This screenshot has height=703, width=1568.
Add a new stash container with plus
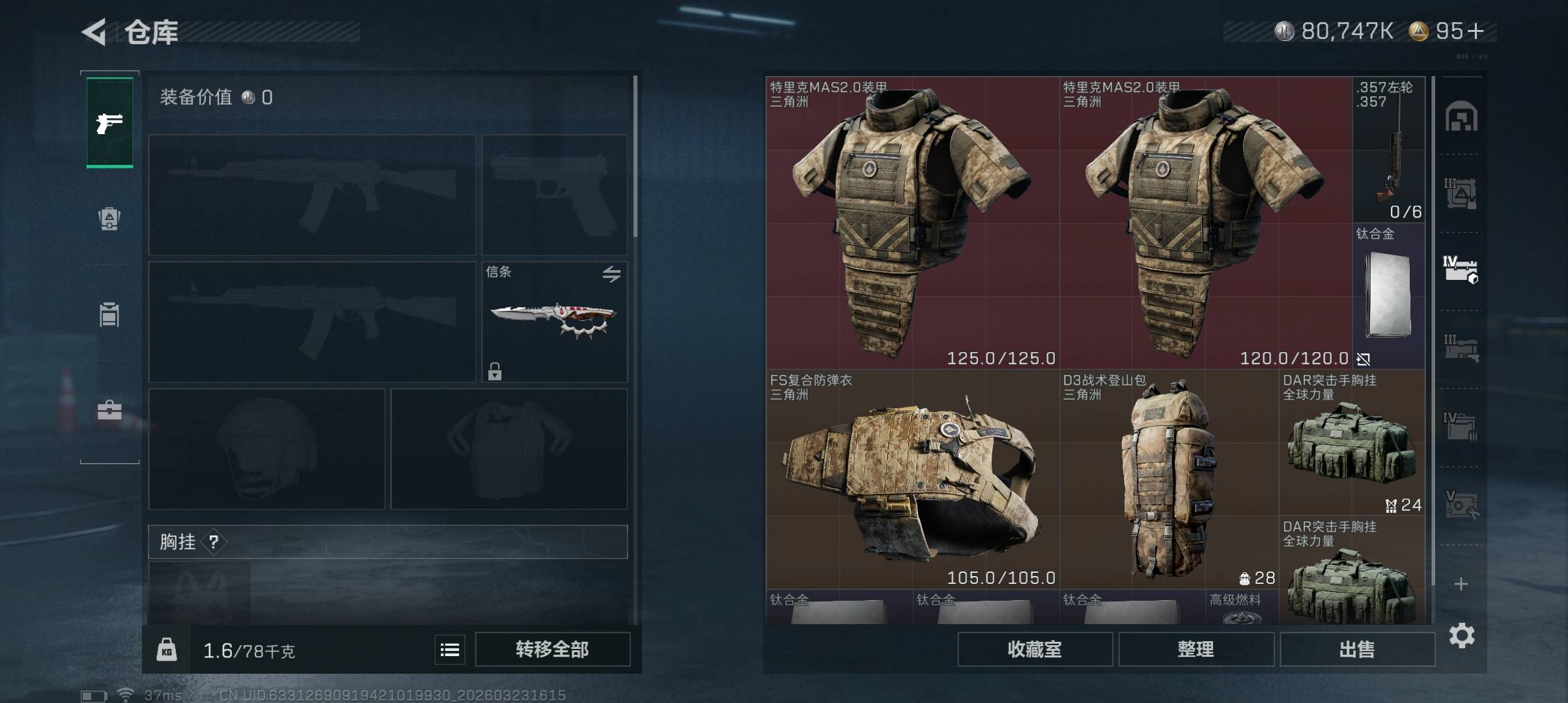coord(1461,584)
